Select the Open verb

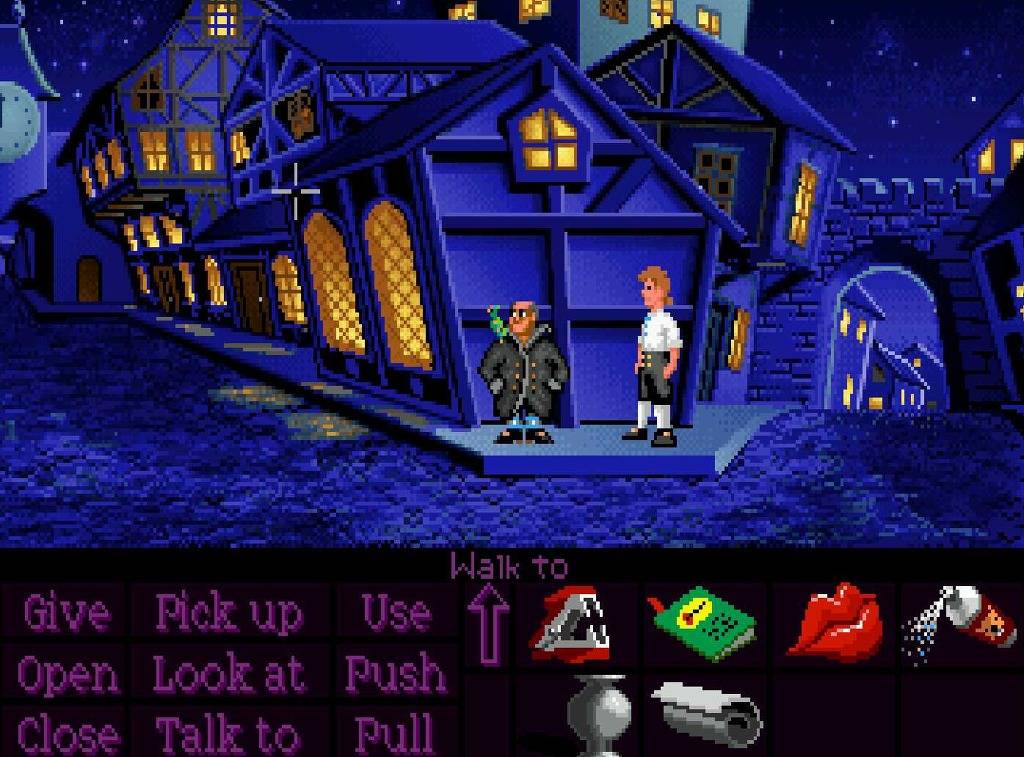pos(68,675)
